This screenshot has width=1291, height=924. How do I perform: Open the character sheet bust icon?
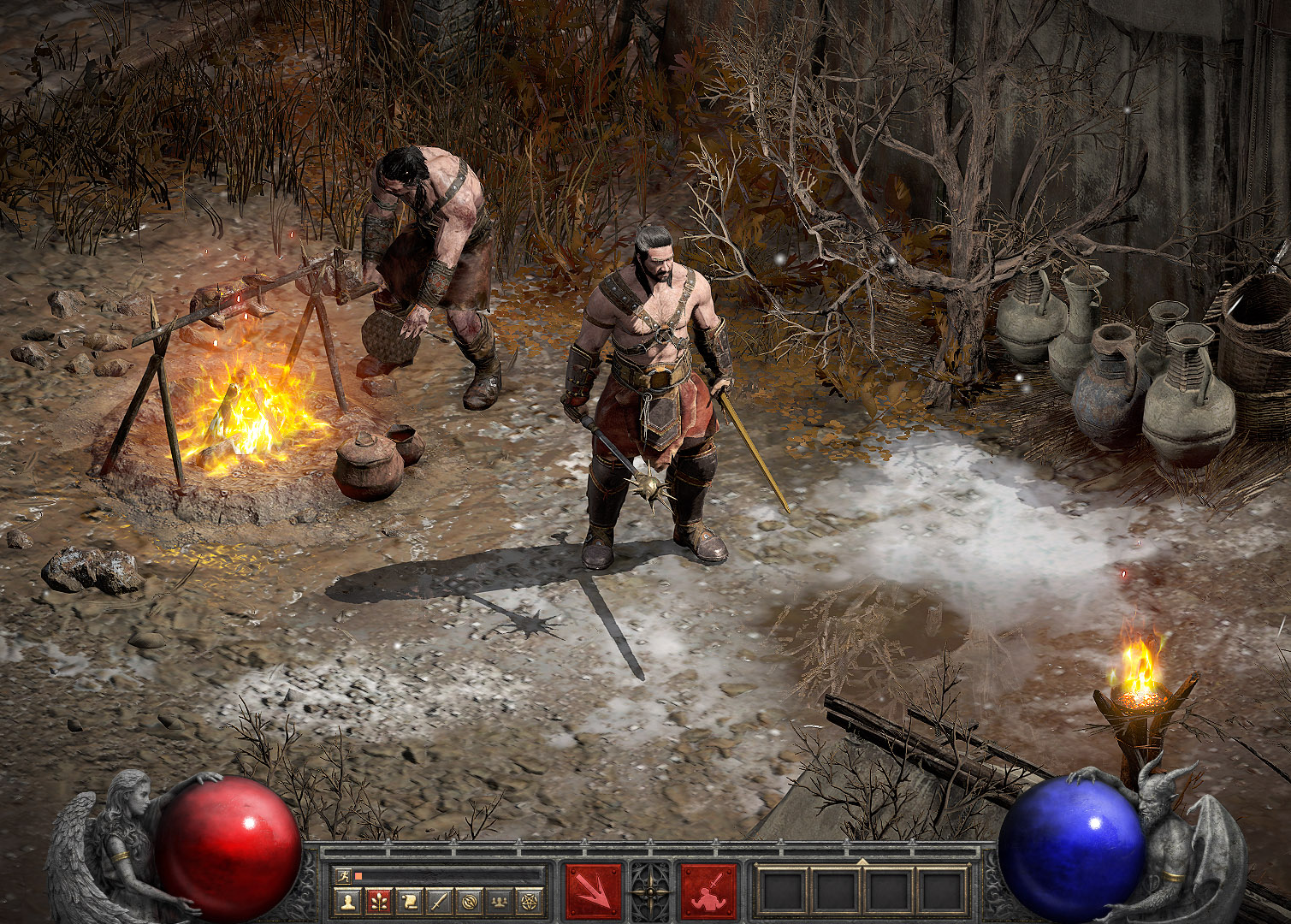(x=347, y=900)
